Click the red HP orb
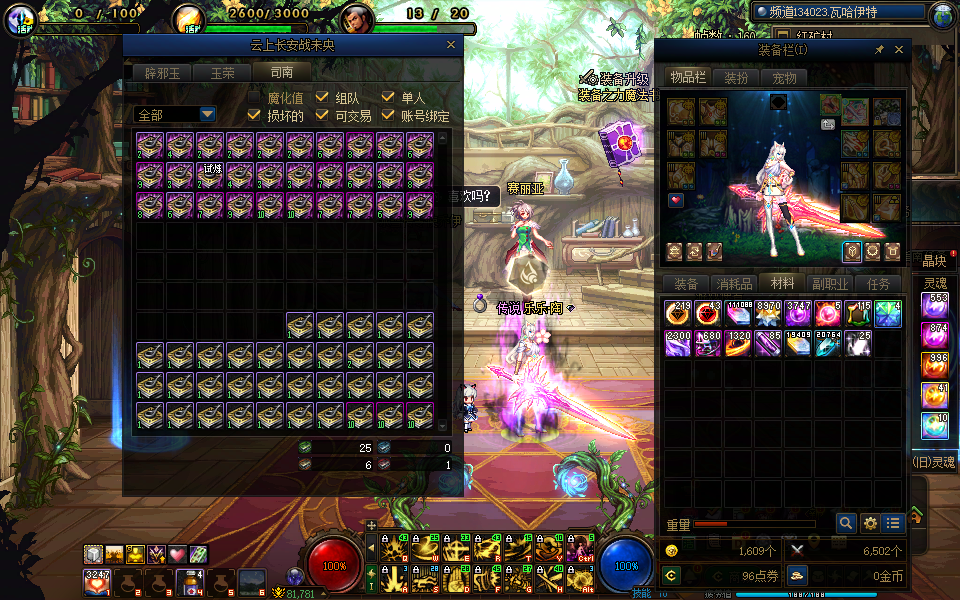 pos(335,564)
